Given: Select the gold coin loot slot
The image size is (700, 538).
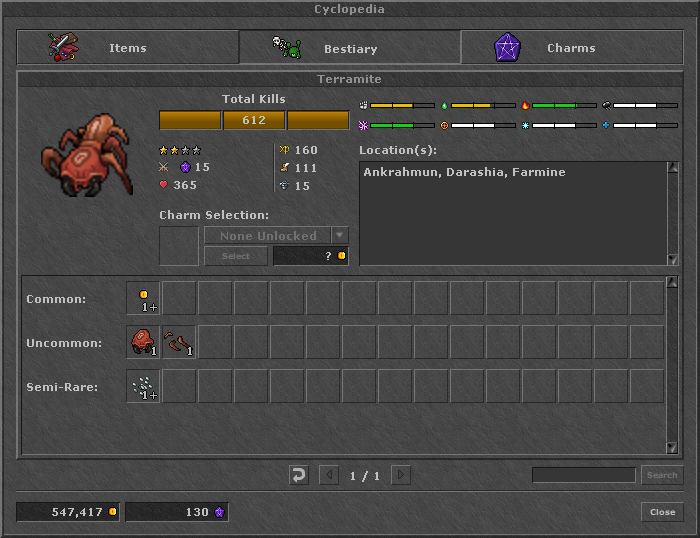Looking at the screenshot, I should coord(143,298).
